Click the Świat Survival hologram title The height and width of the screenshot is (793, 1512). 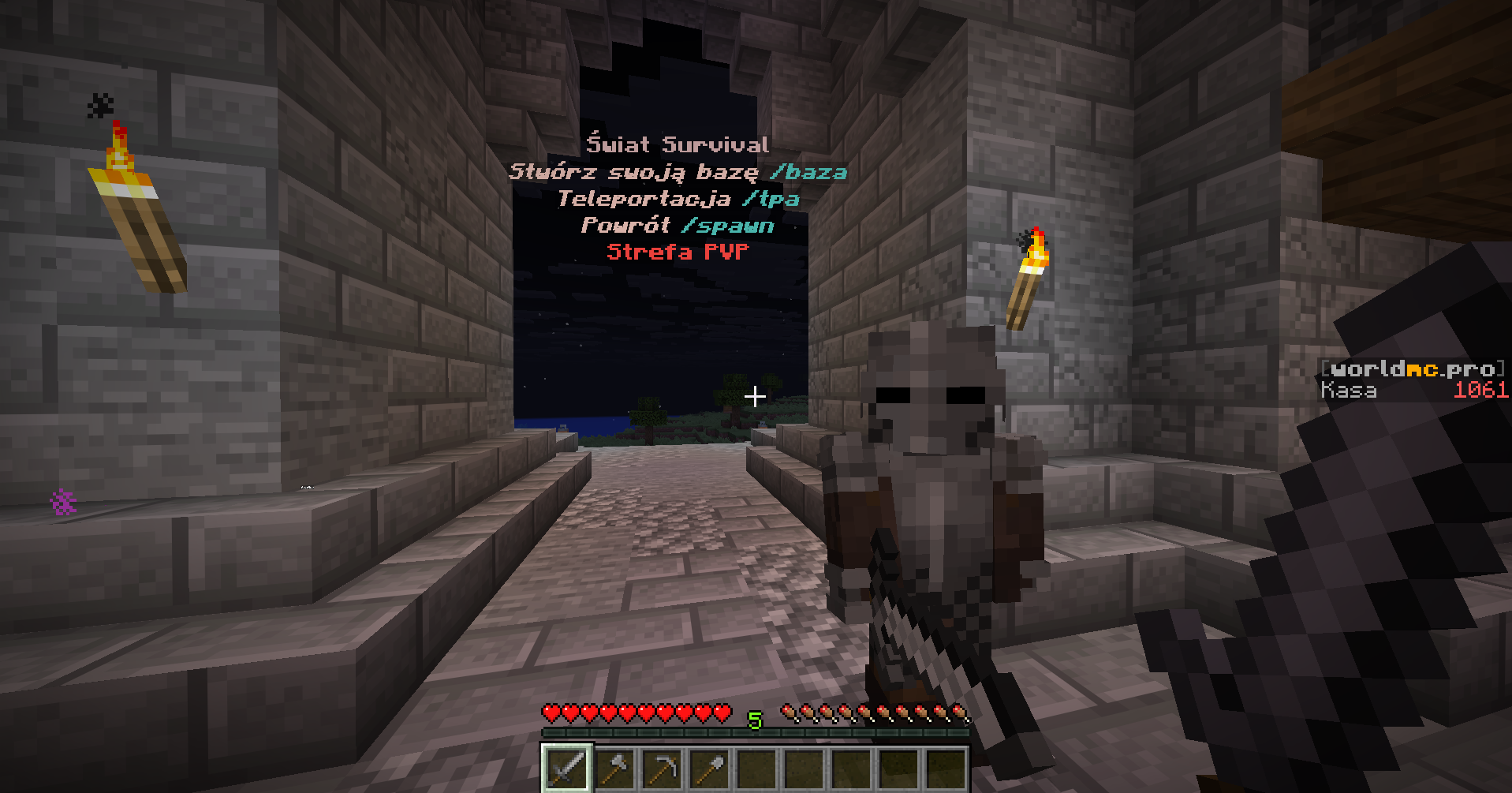677,144
